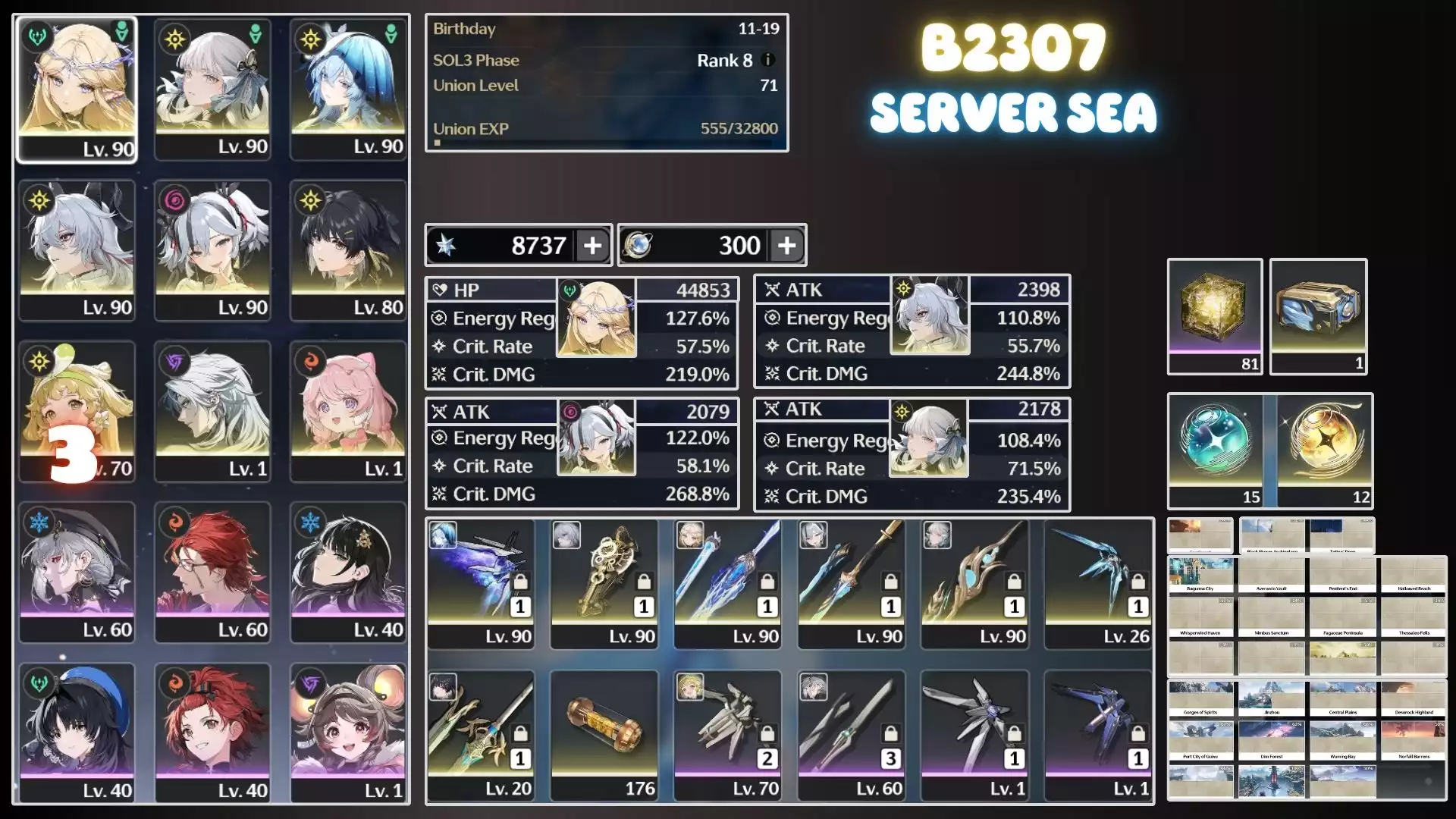
Task: Select the pink-haired Lv. 1 character
Action: tap(348, 411)
